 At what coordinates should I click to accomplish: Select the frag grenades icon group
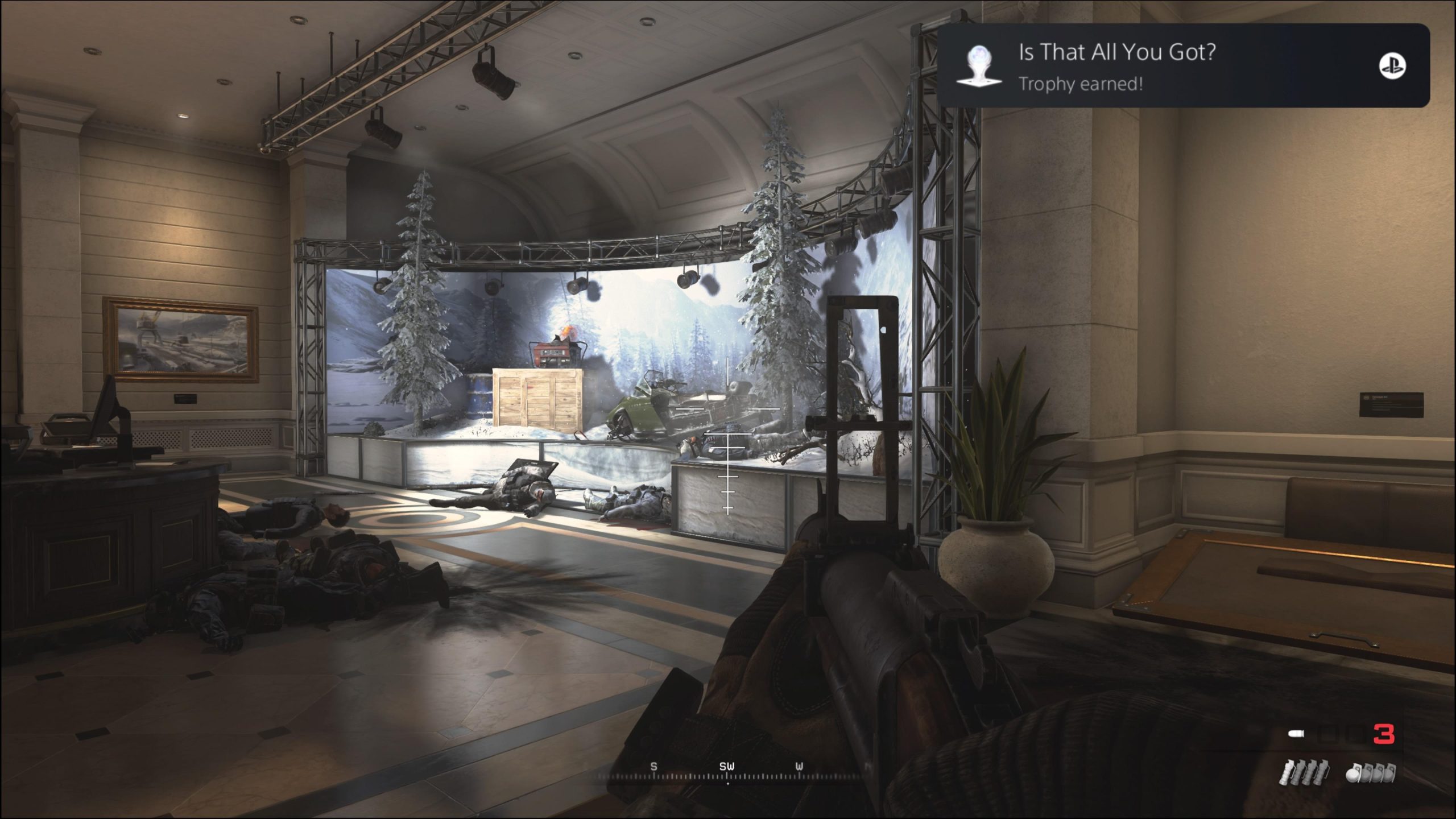click(1370, 775)
